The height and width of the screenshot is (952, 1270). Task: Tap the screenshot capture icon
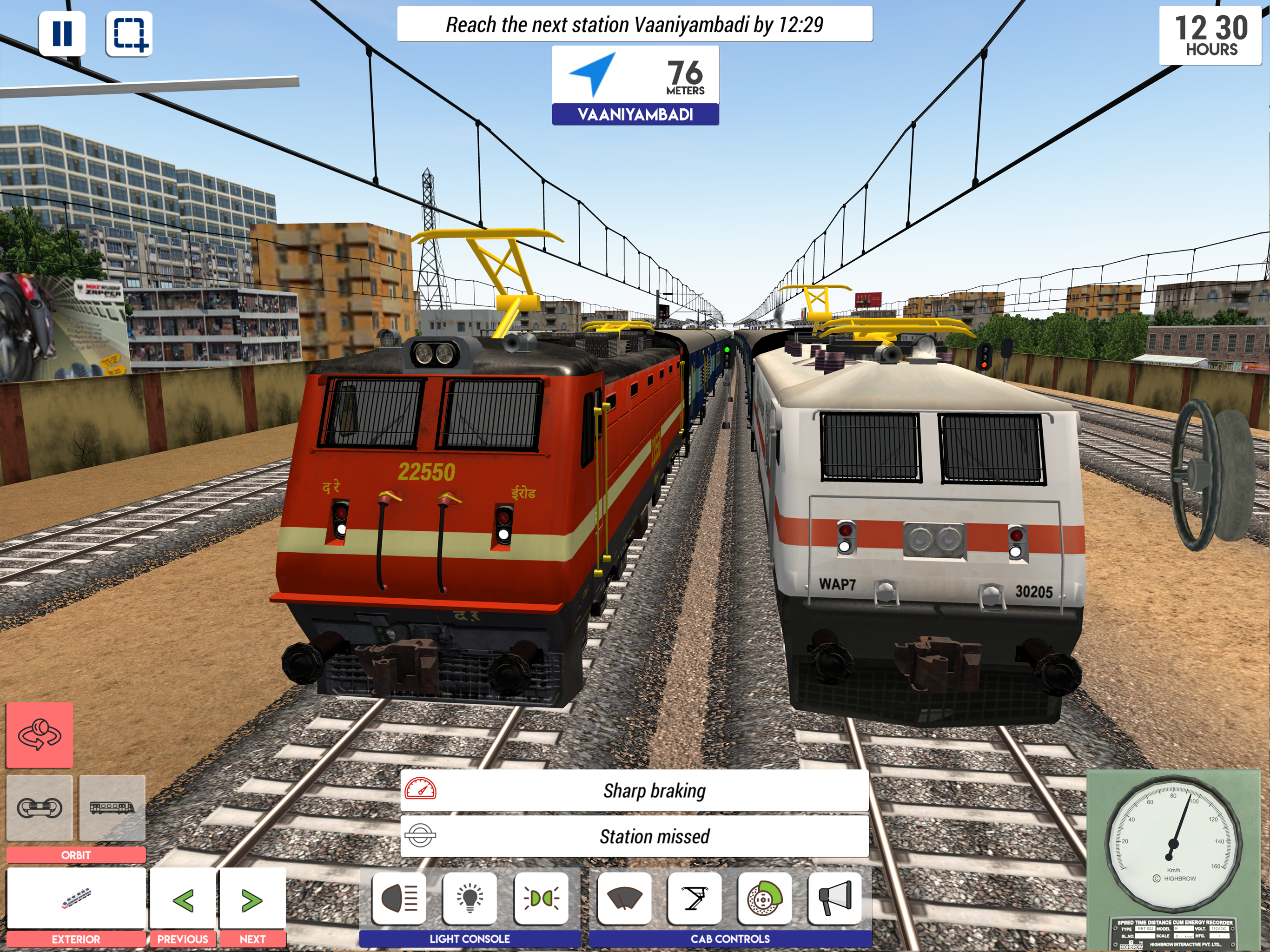(x=129, y=33)
